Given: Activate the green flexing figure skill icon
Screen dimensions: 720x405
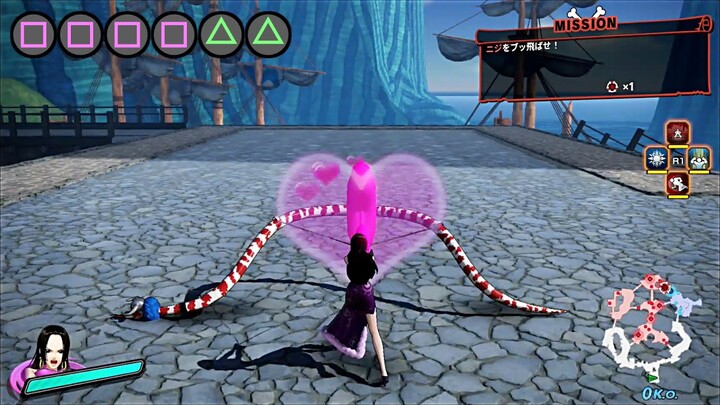Looking at the screenshot, I should point(699,158).
